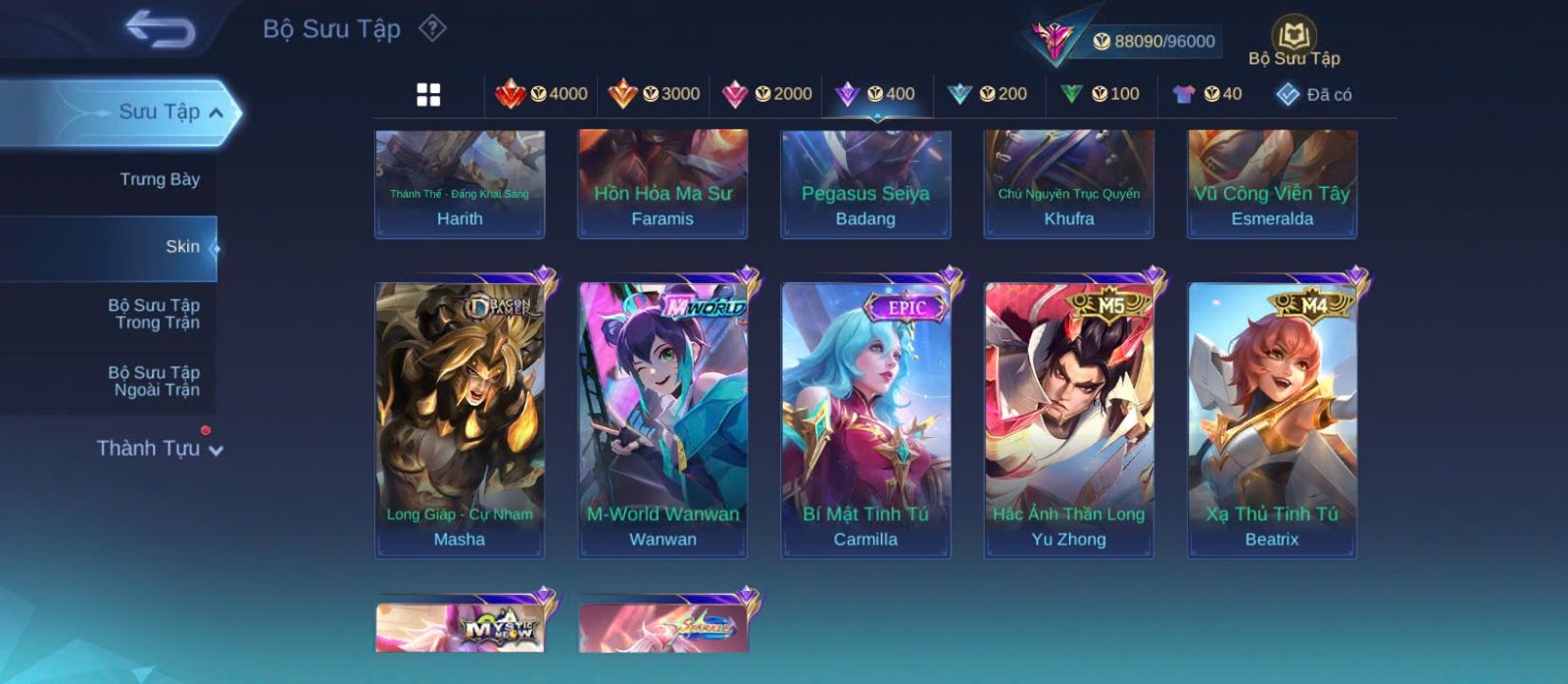The width and height of the screenshot is (1568, 684).
Task: Choose the 100 points tier tab
Action: 1100,94
